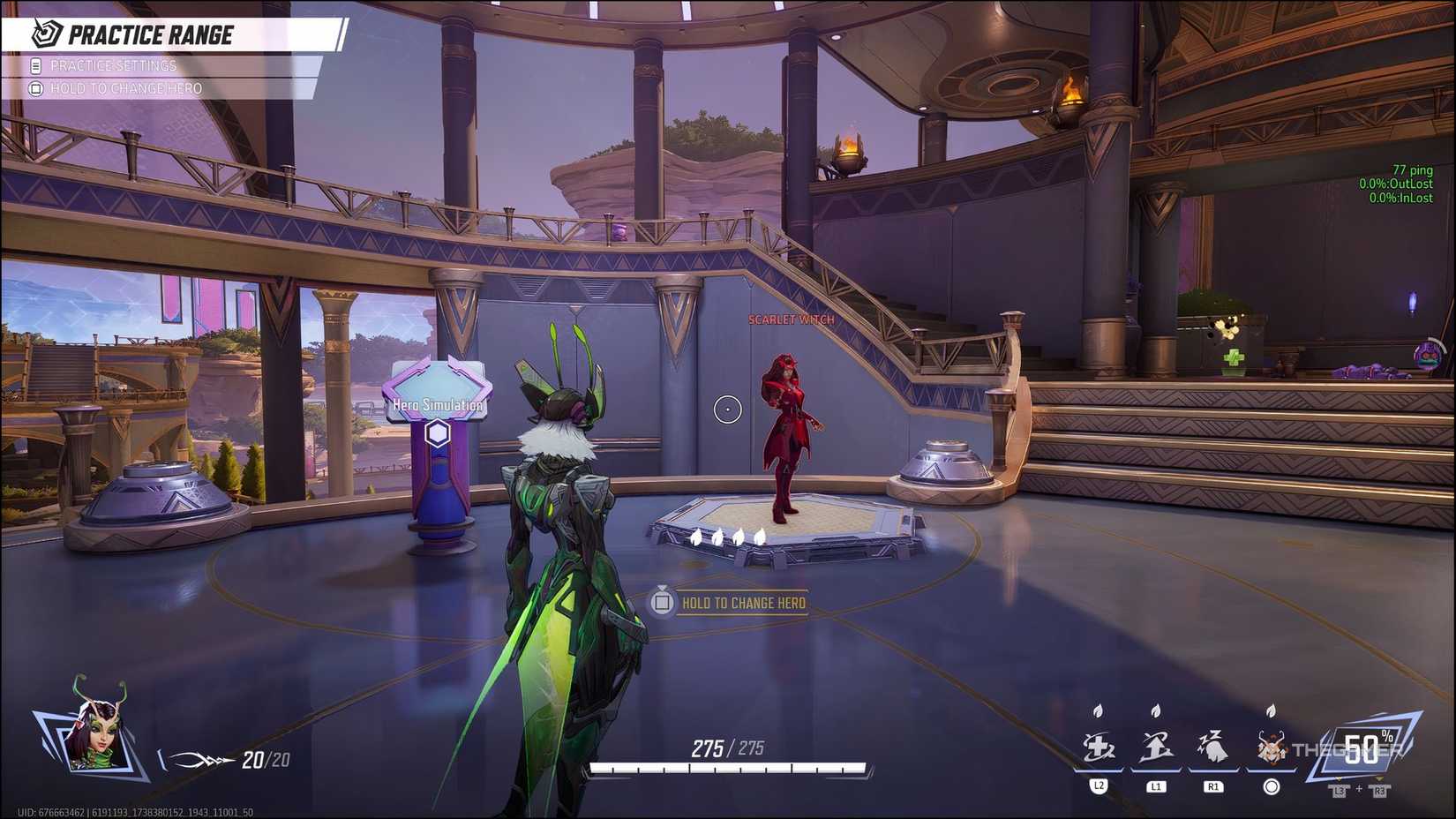
Task: Click the square-button icon beside Hold to Change Hero
Action: [x=35, y=88]
